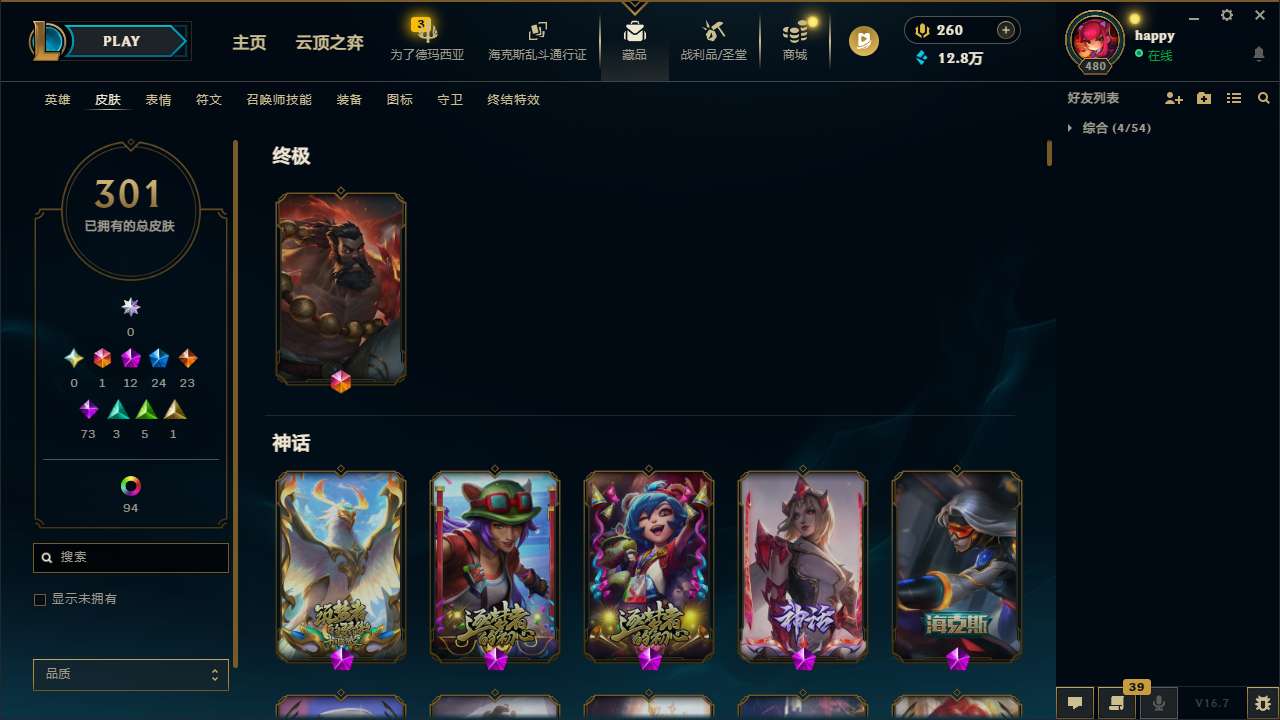
Task: Open the 品质 quality filter dropdown
Action: [x=130, y=674]
